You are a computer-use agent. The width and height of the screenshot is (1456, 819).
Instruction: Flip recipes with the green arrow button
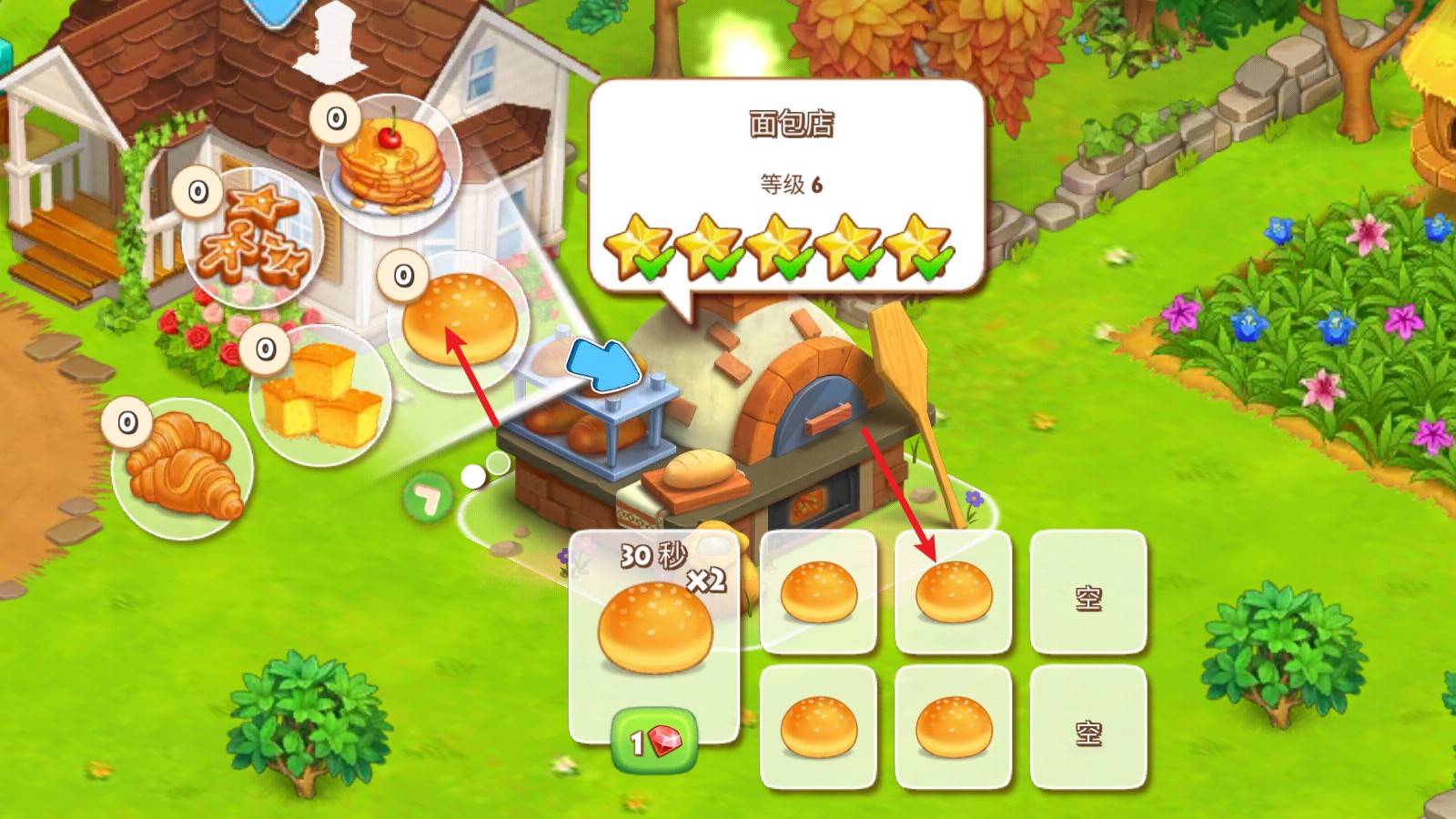click(x=427, y=497)
